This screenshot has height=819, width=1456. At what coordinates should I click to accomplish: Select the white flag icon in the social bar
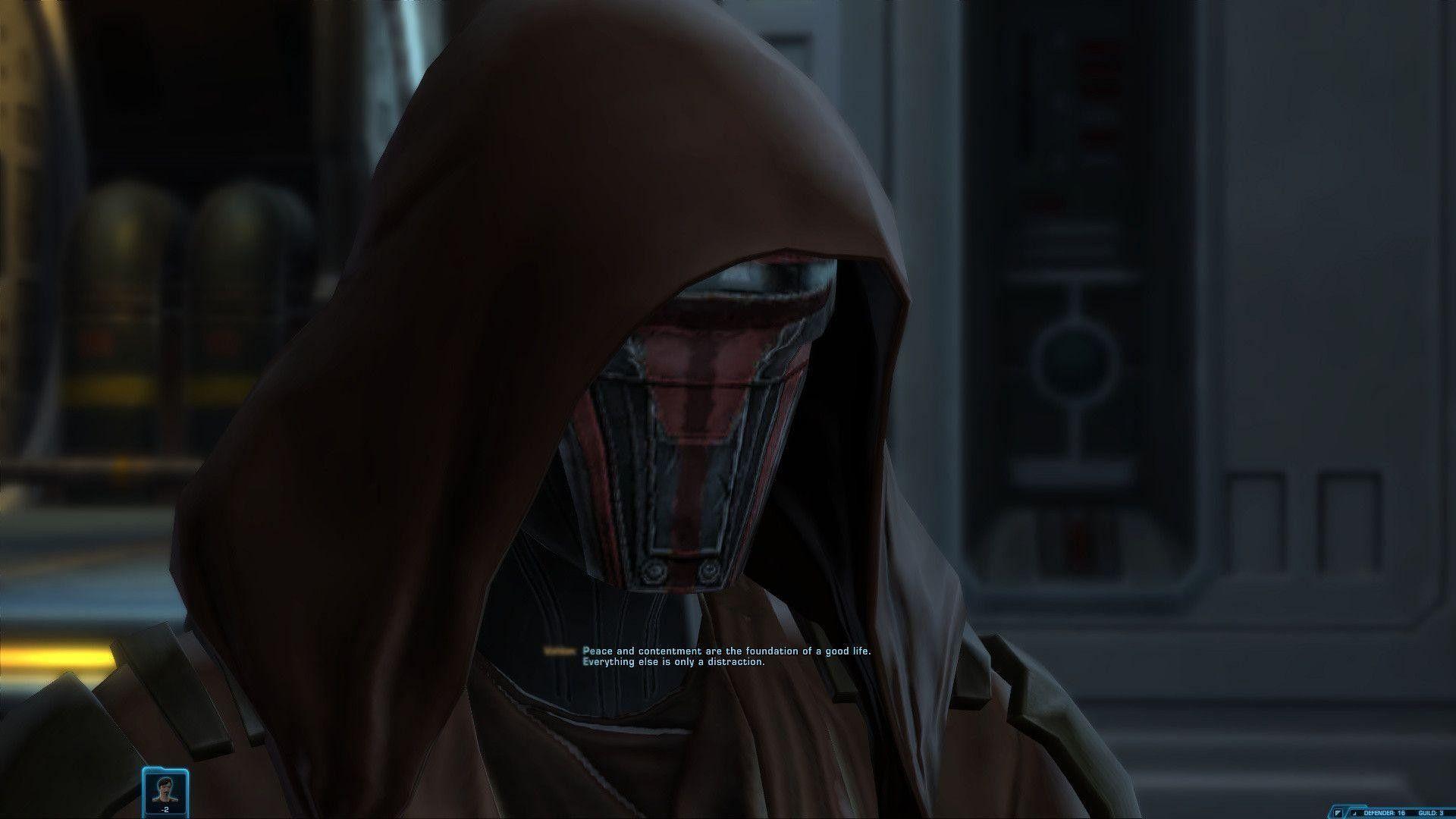1338,812
